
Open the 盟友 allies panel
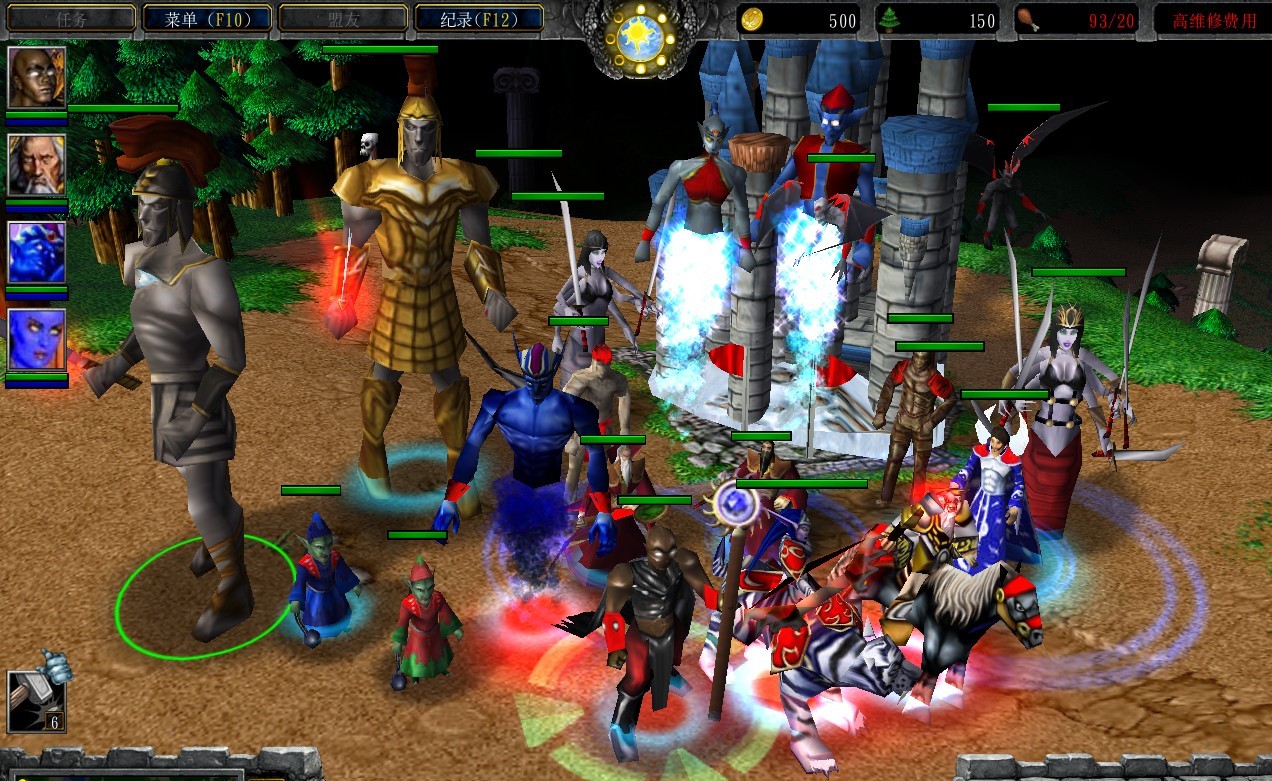click(x=342, y=18)
